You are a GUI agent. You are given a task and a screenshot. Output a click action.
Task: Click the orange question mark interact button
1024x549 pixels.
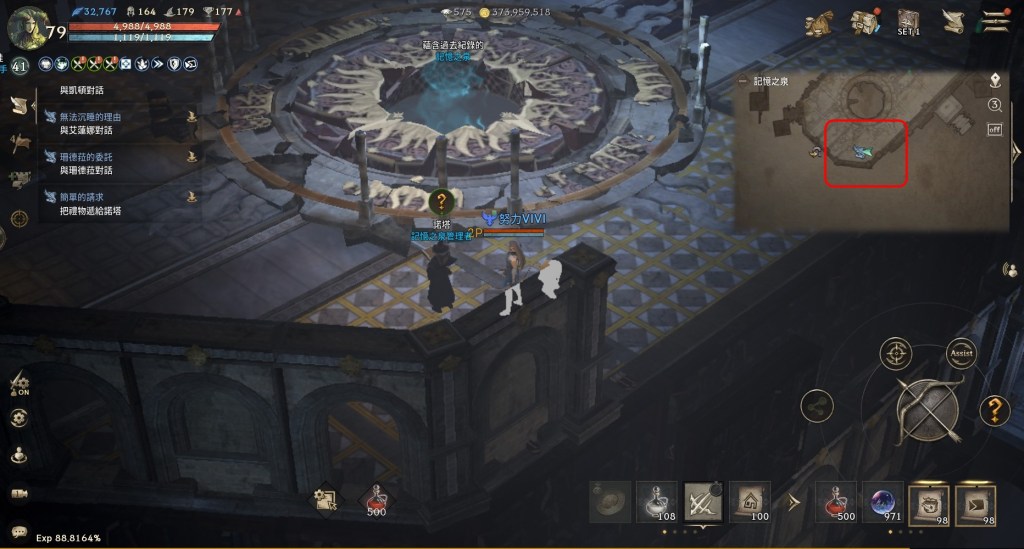click(993, 409)
